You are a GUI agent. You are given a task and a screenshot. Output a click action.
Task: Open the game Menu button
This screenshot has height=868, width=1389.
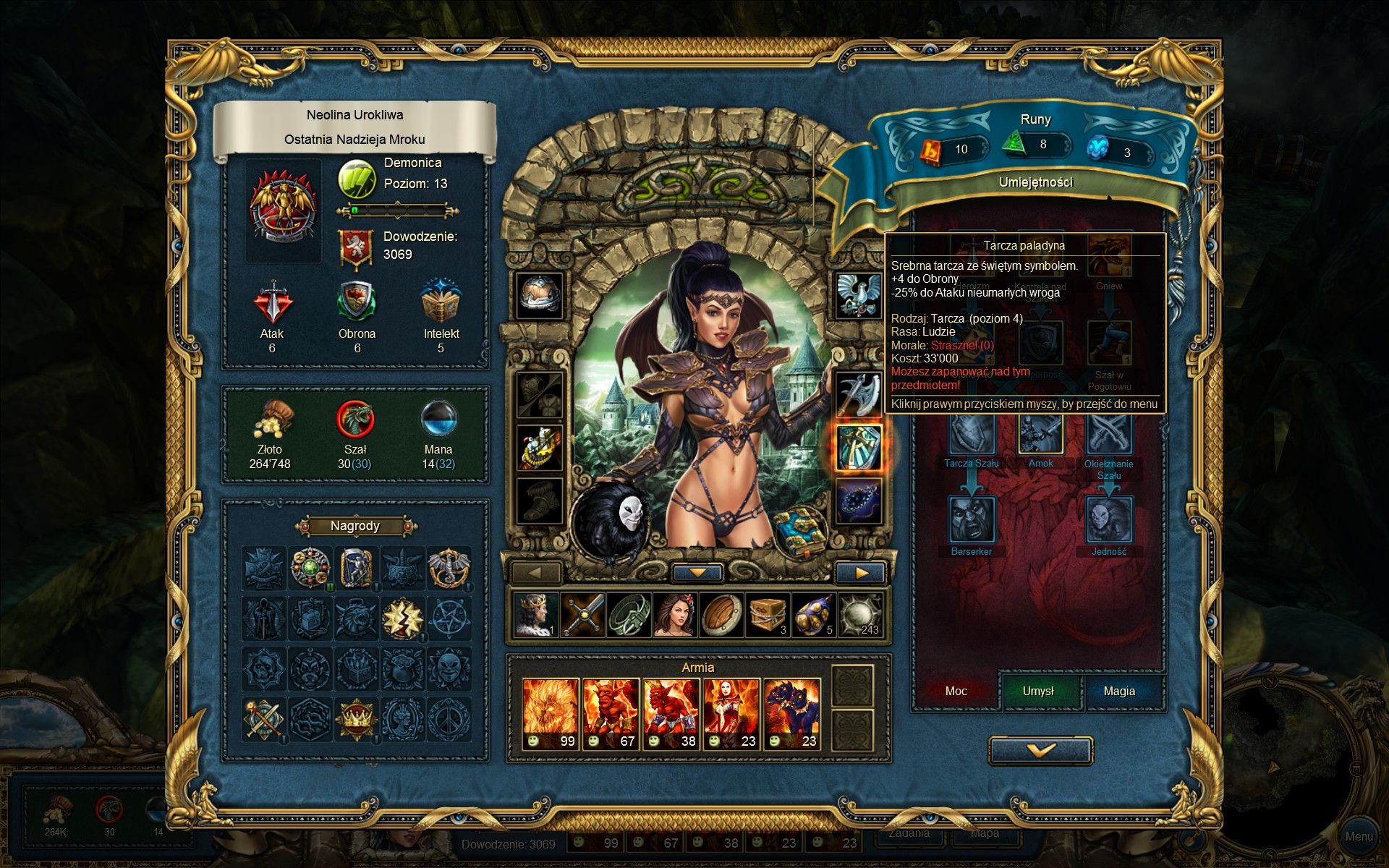click(x=1358, y=836)
